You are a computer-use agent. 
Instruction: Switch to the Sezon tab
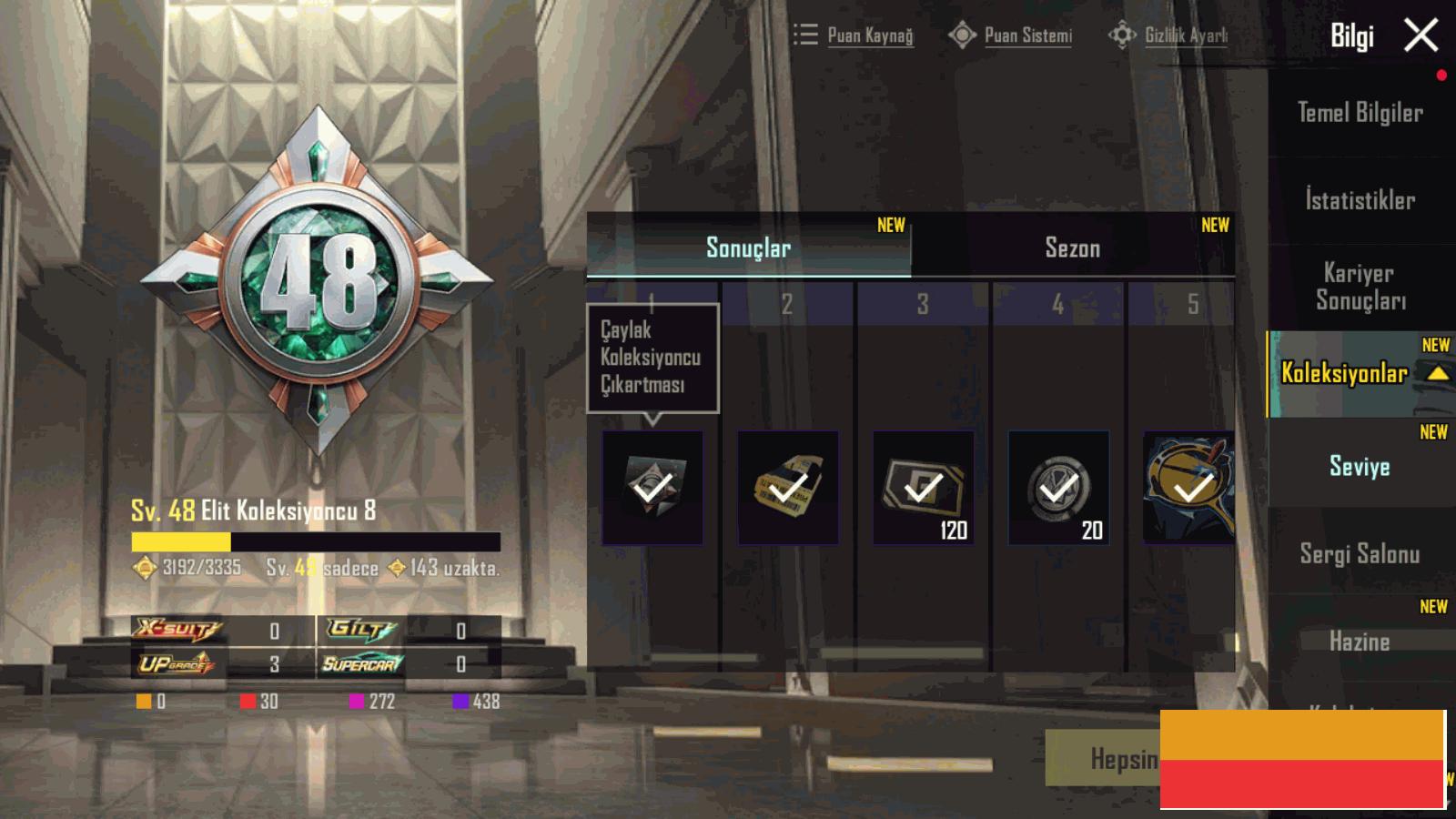(x=1072, y=248)
